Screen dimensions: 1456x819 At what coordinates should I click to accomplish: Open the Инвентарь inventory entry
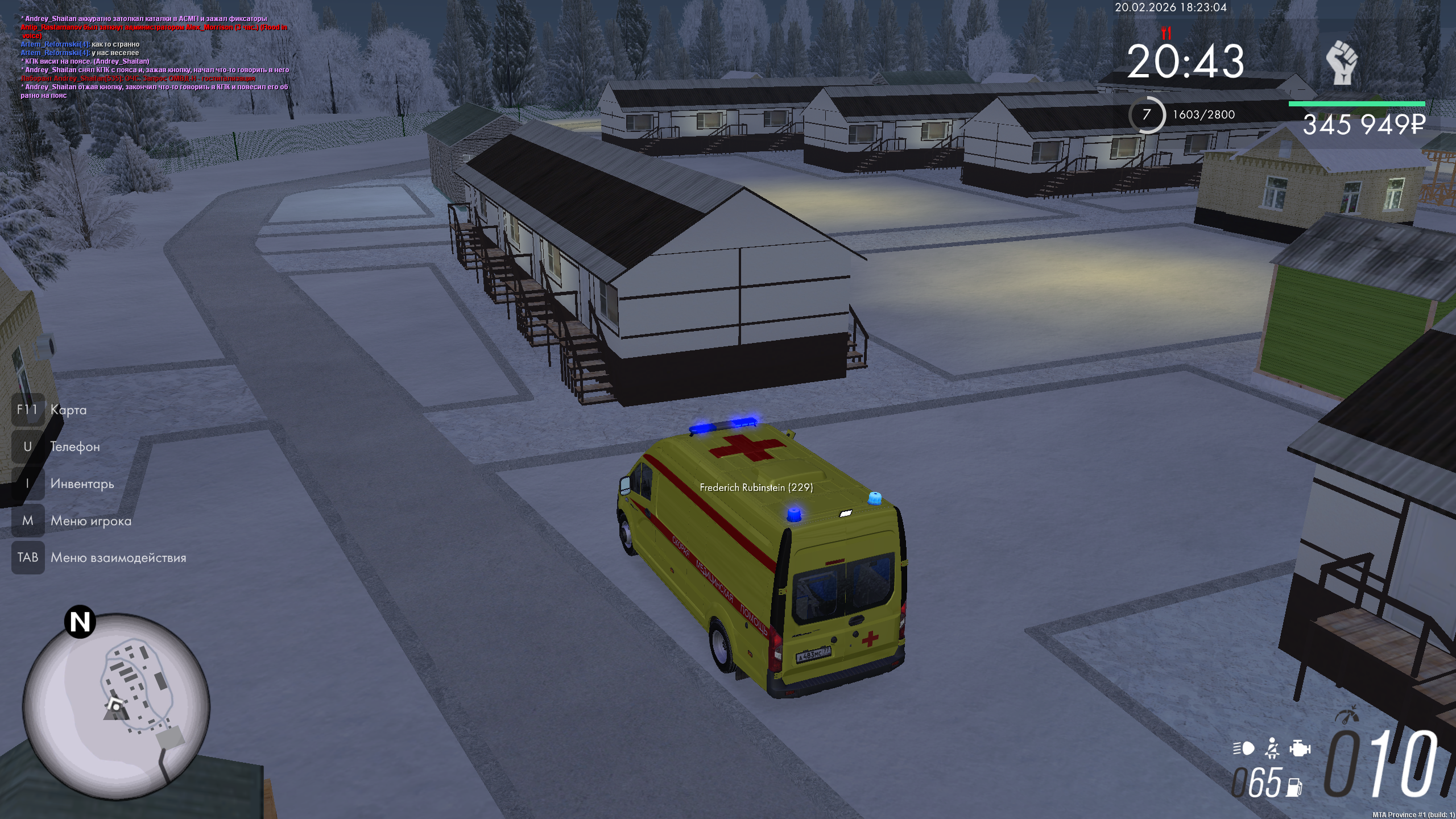pos(82,483)
